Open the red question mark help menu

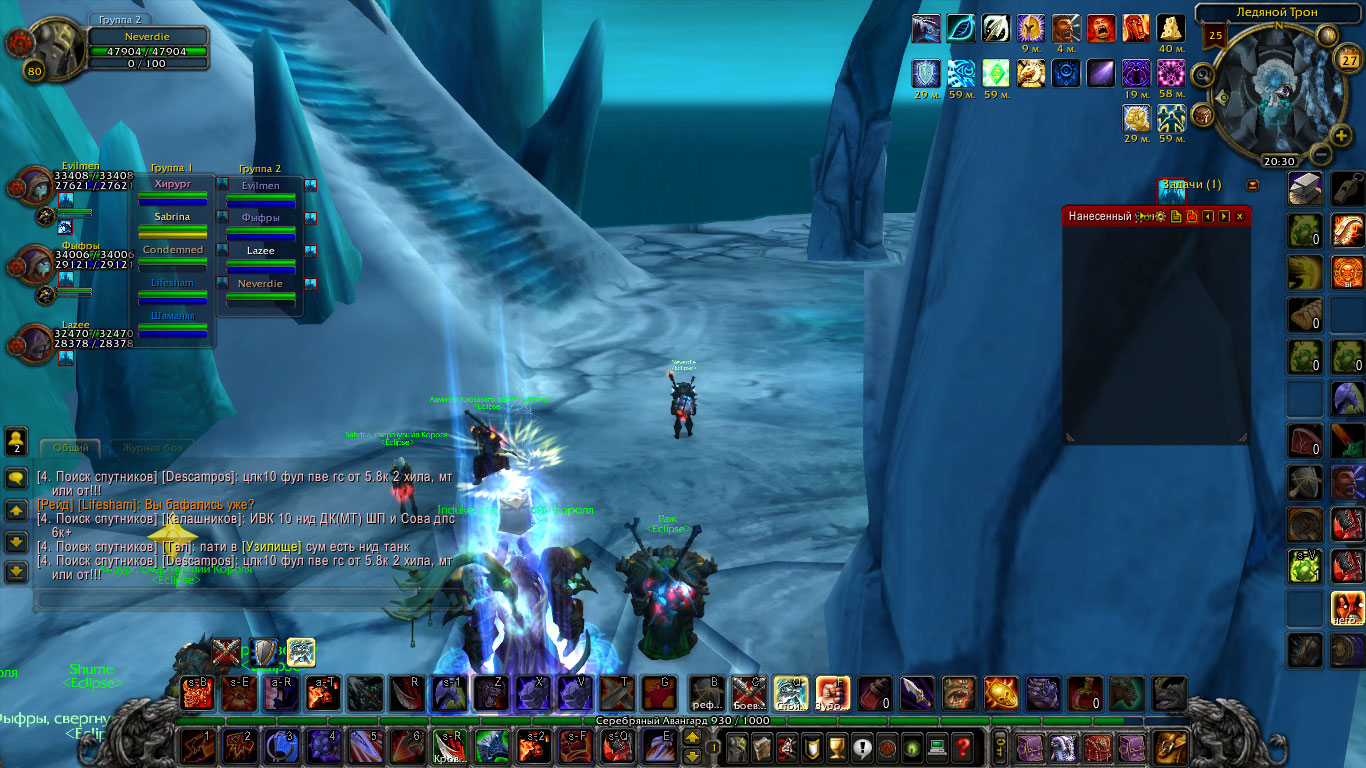coord(962,747)
